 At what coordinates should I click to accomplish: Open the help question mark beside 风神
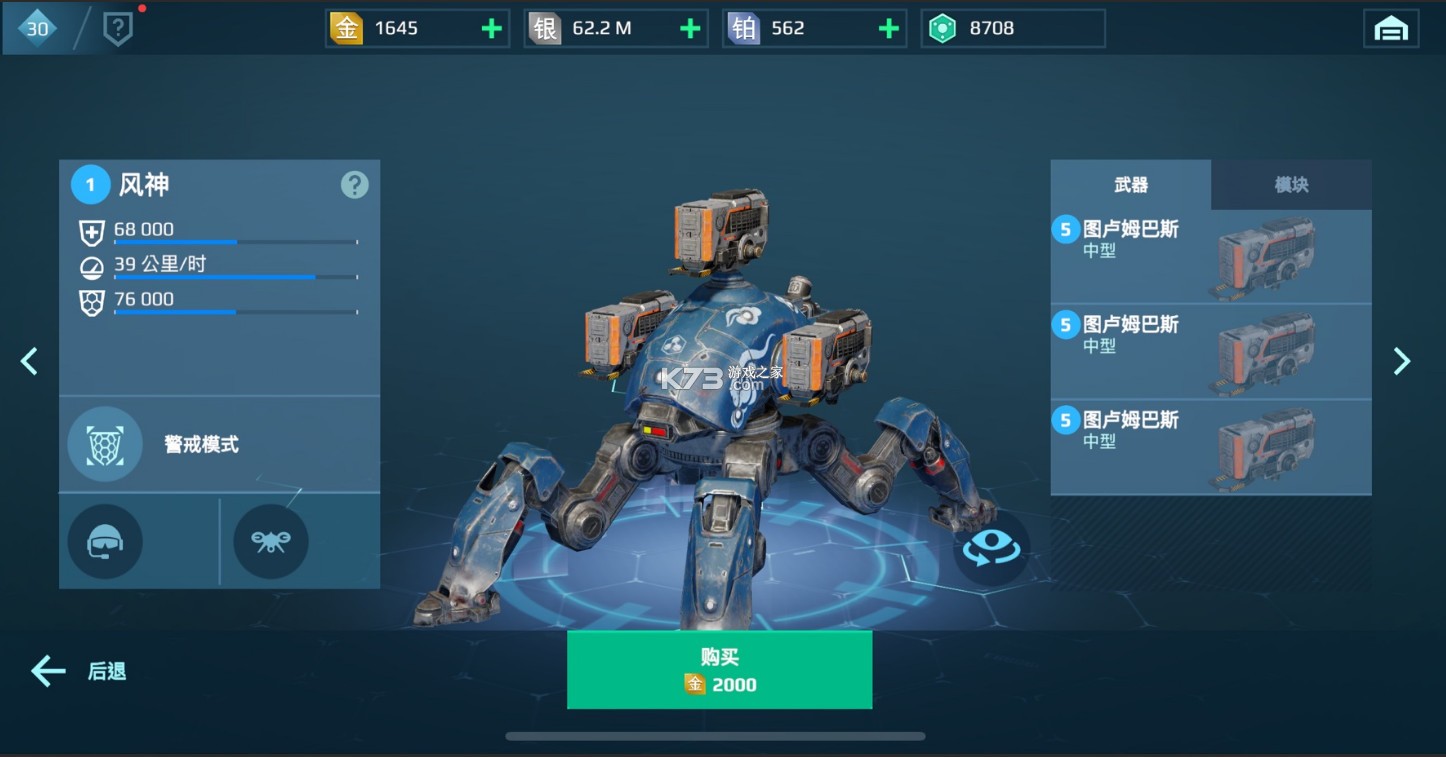[x=354, y=184]
